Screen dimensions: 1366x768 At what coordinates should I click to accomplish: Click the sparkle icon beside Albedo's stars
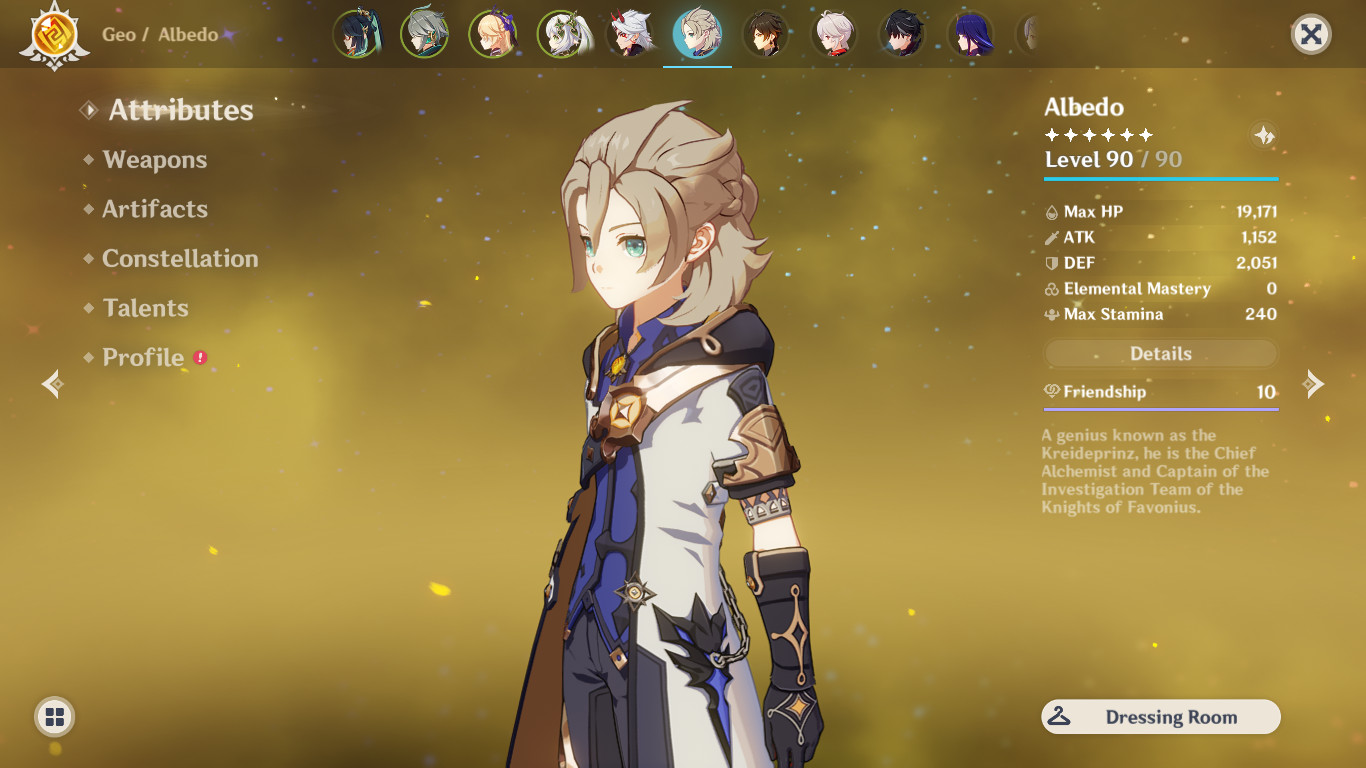click(1263, 134)
